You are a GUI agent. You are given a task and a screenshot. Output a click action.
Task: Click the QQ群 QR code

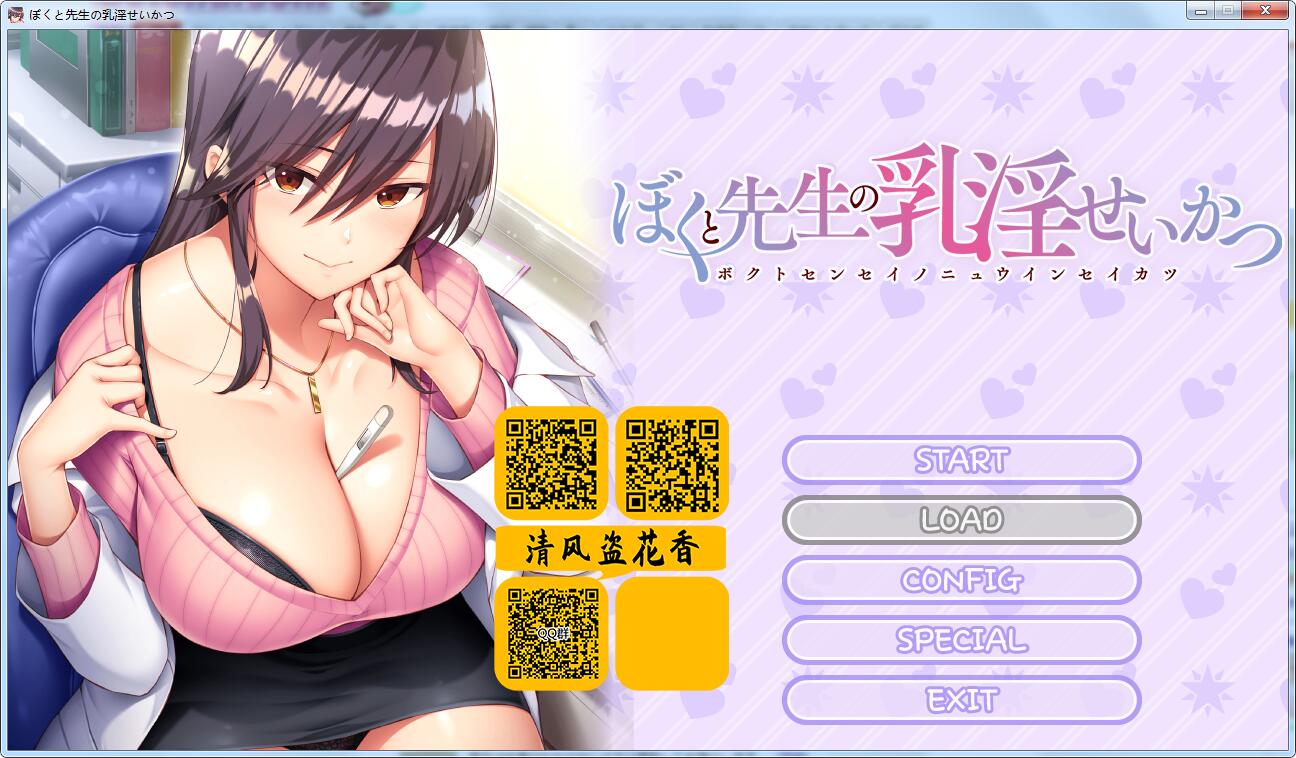click(551, 632)
